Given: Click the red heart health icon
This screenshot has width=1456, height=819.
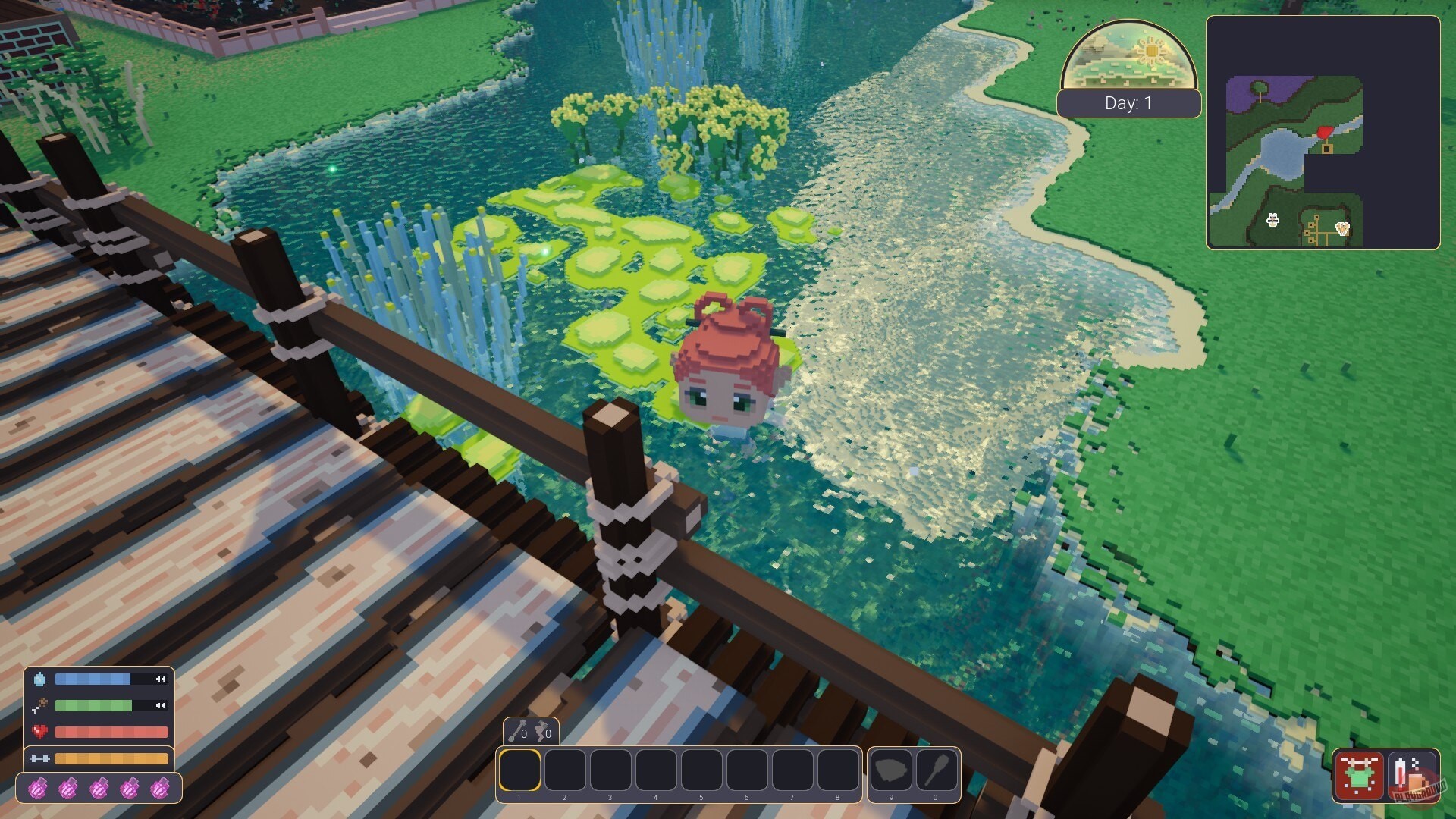Looking at the screenshot, I should click(x=38, y=731).
